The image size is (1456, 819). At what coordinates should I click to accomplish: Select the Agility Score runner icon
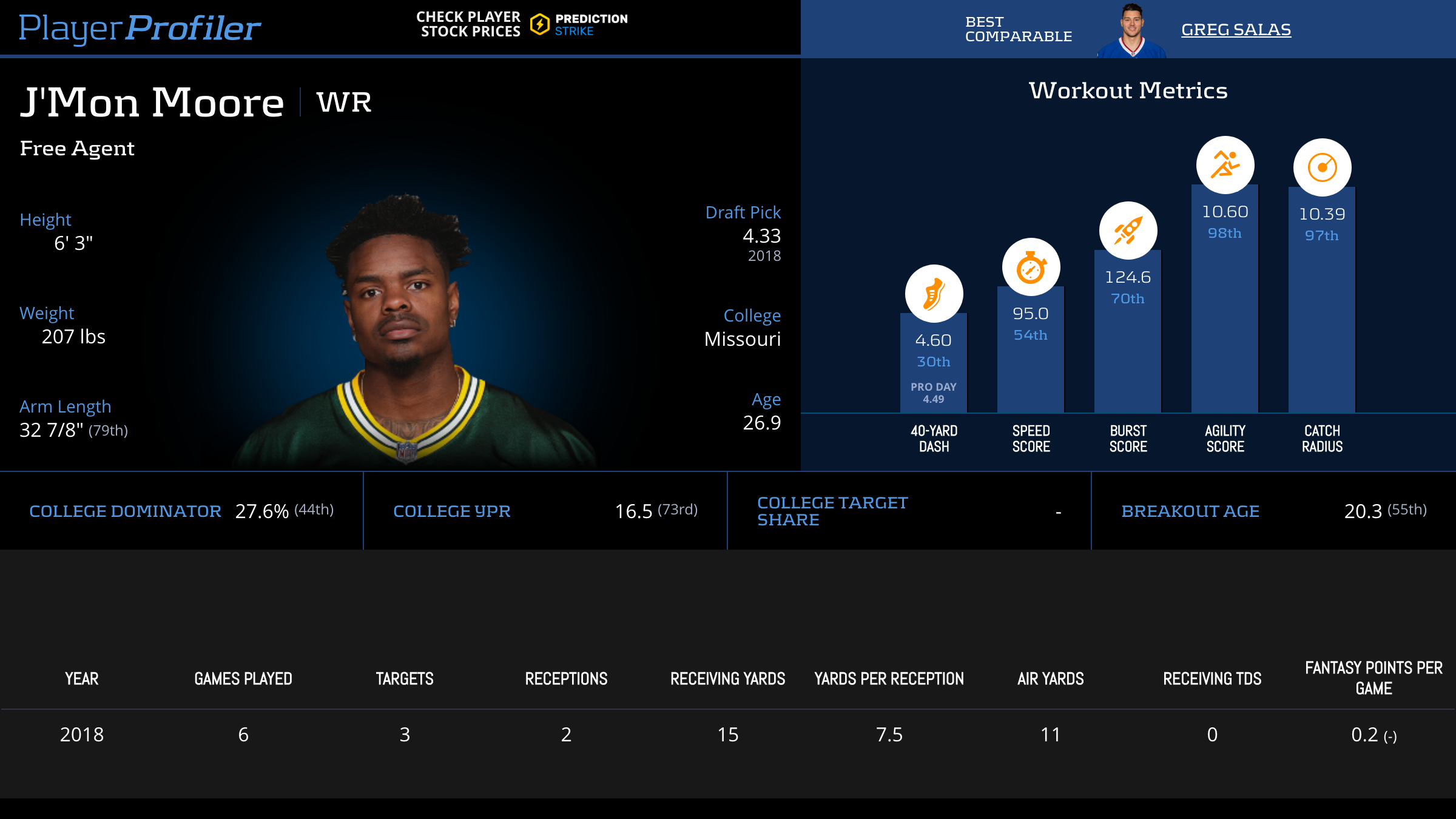pyautogui.click(x=1225, y=165)
